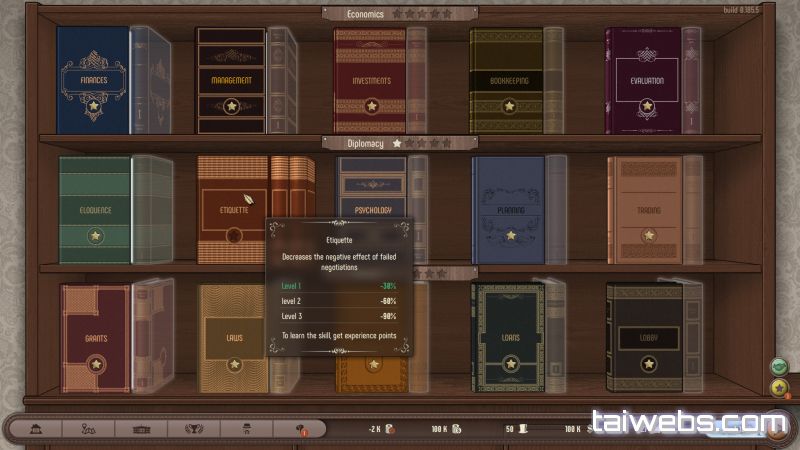This screenshot has height=450, width=800.
Task: Select the Planning skill book
Action: tap(509, 211)
